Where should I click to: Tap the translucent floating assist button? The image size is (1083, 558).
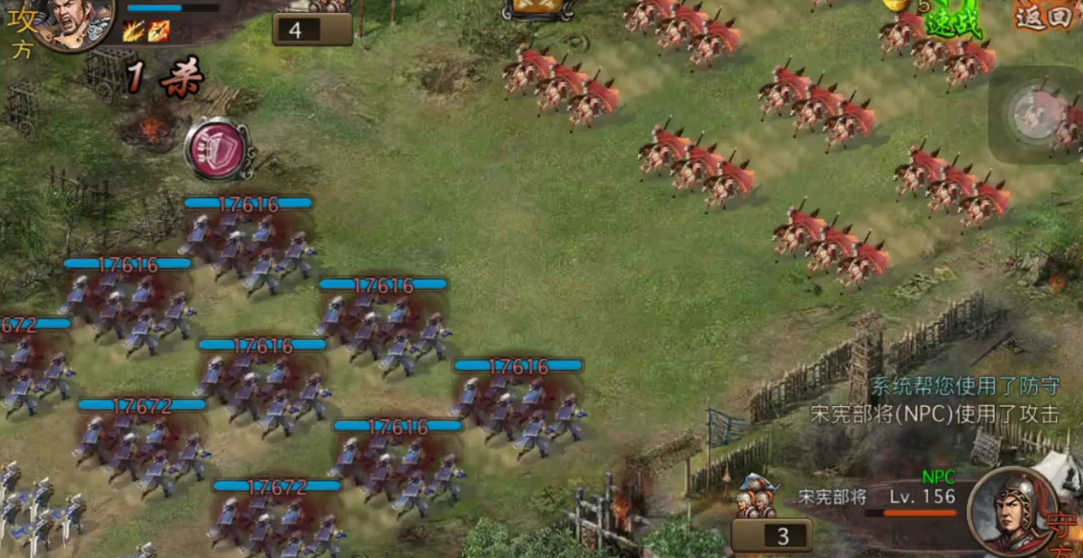pos(1034,114)
